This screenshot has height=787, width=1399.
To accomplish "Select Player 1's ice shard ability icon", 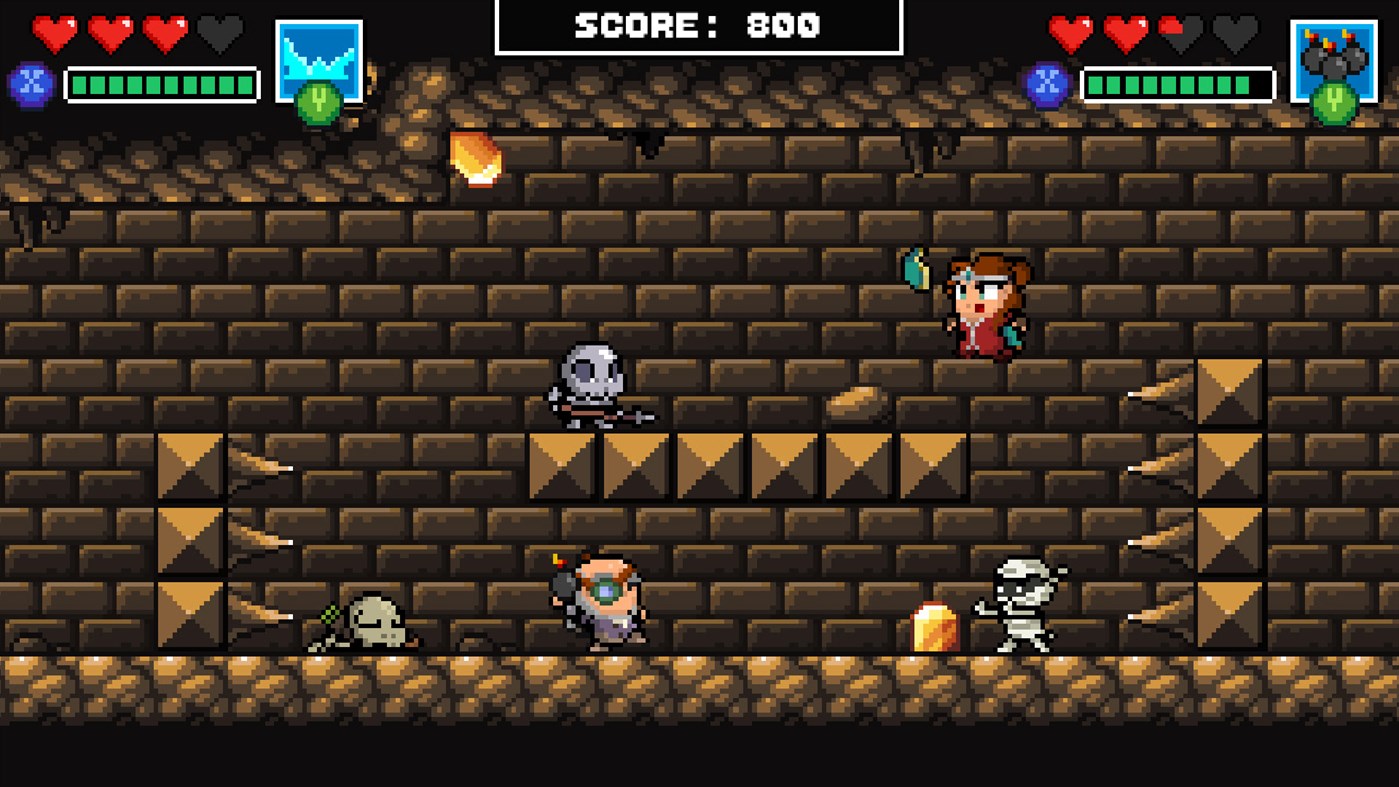I will click(320, 55).
